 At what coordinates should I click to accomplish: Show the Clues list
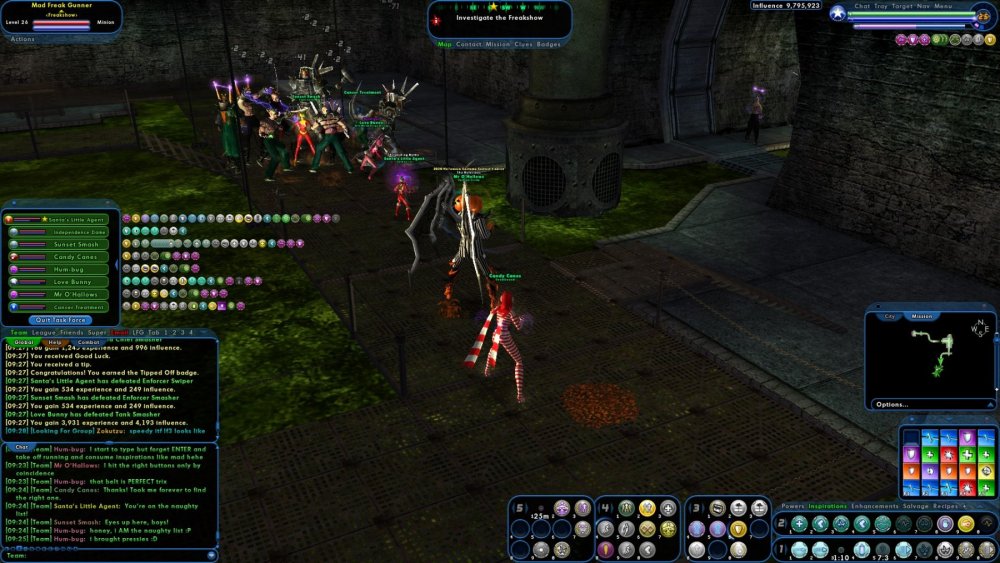pyautogui.click(x=523, y=44)
